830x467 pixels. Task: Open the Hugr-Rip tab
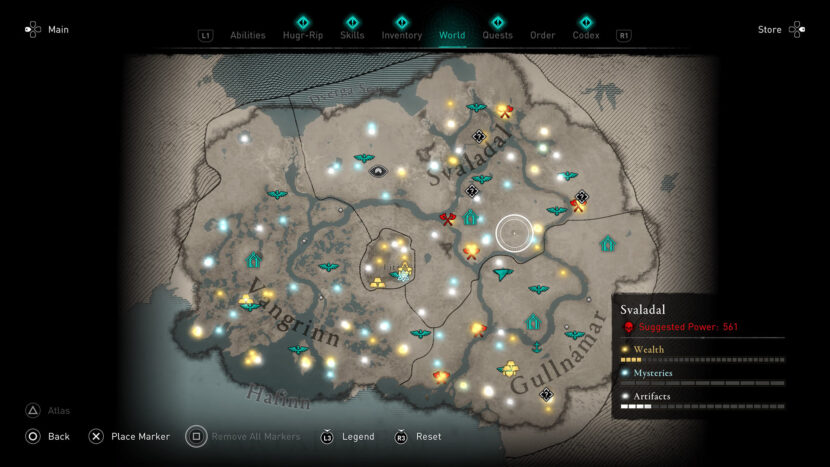[303, 35]
